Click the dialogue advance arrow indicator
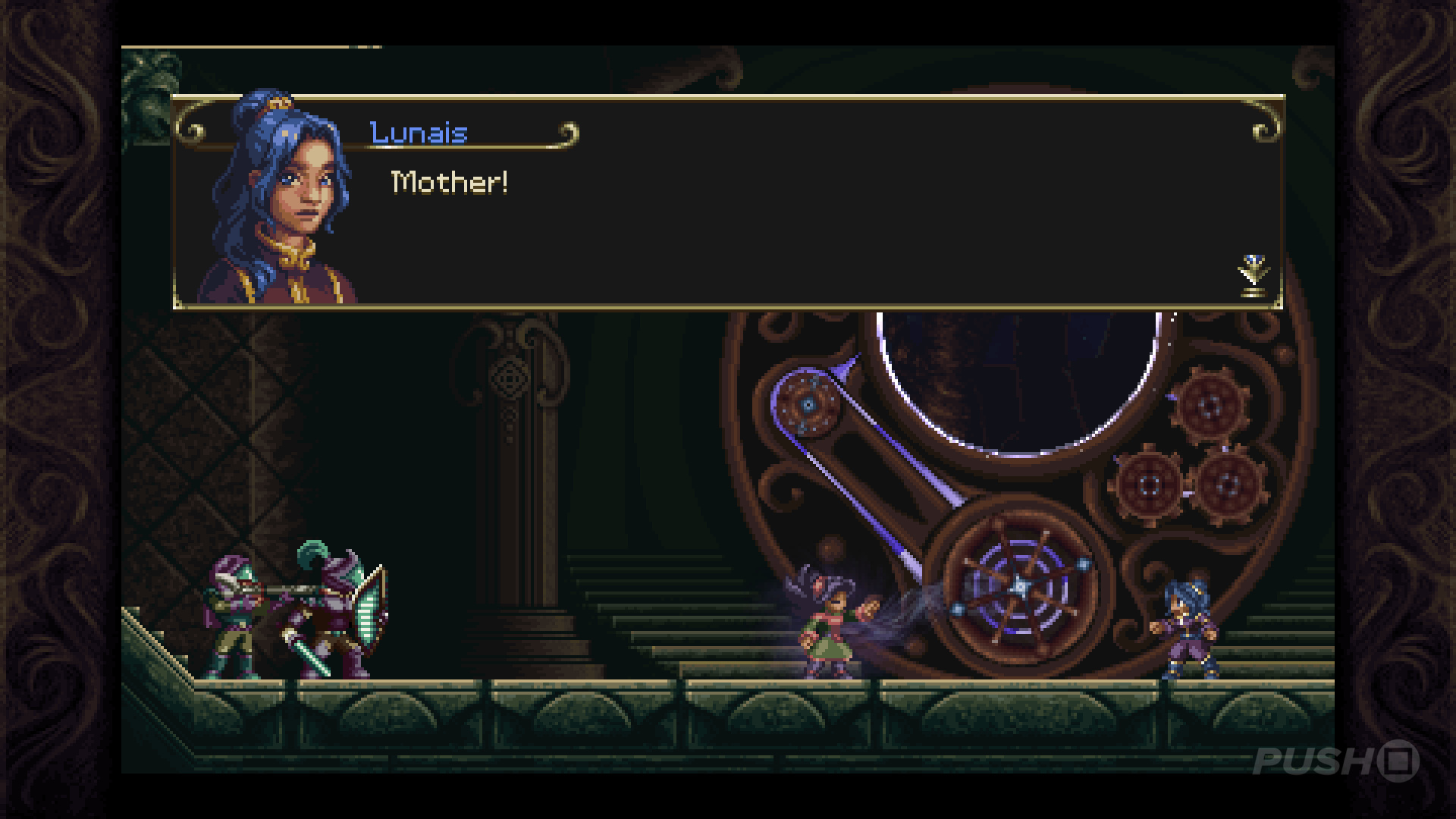 1255,273
